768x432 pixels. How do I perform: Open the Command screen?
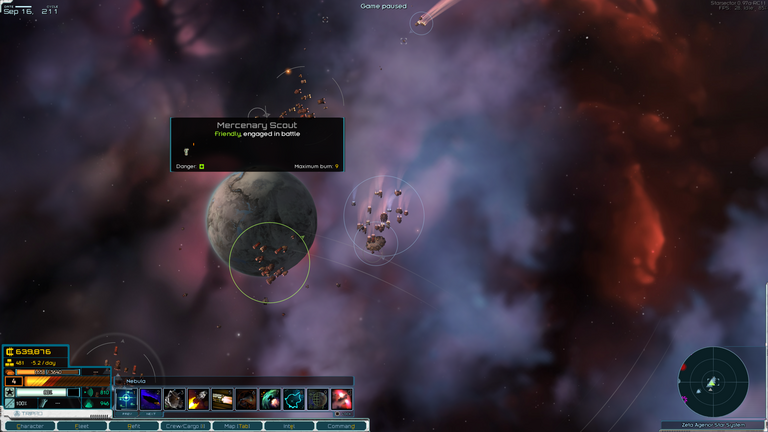pyautogui.click(x=341, y=426)
